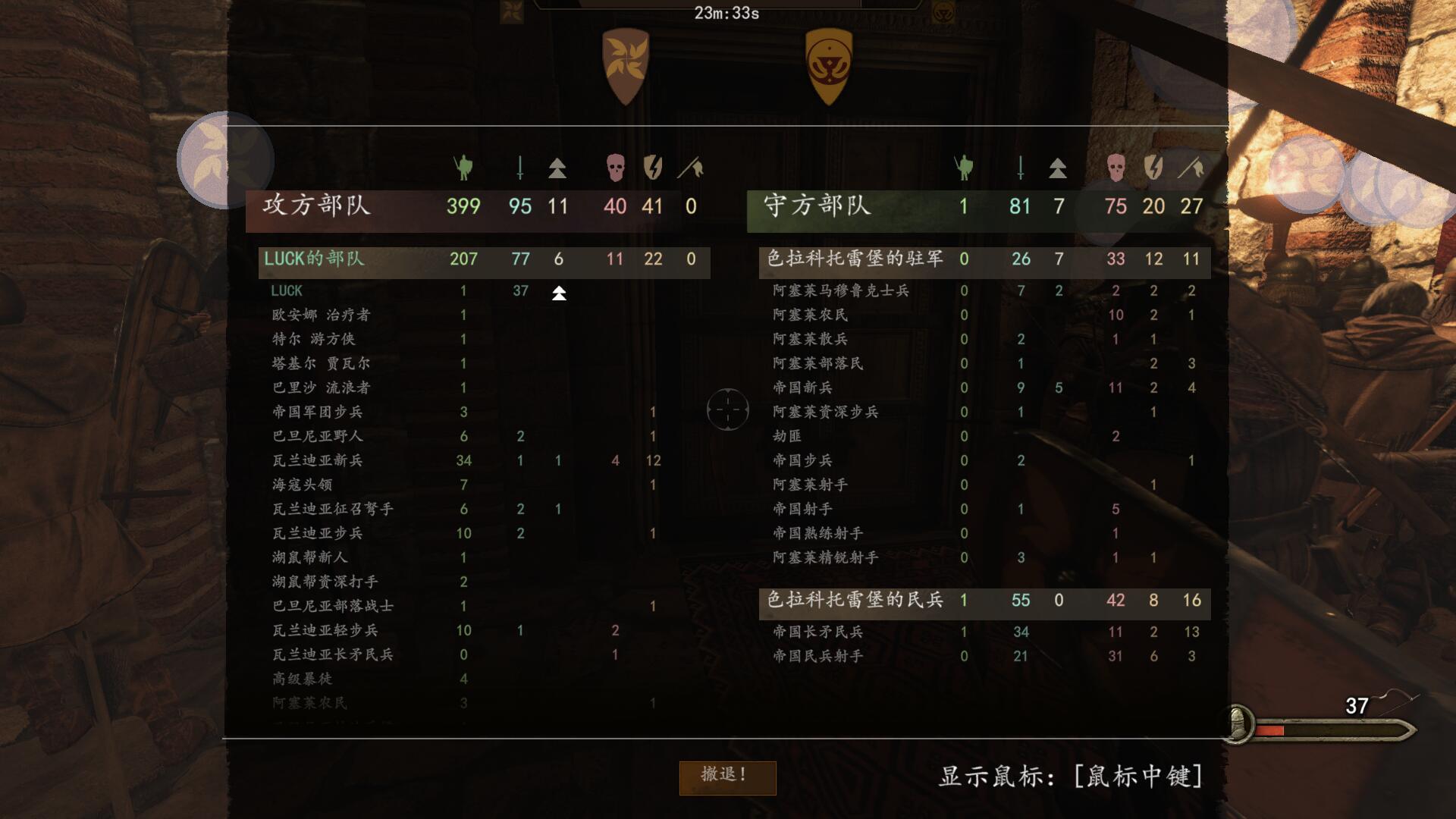The image size is (1456, 819).
Task: Click the lightning wounded-inflicted icon for defenders
Action: pyautogui.click(x=1153, y=168)
